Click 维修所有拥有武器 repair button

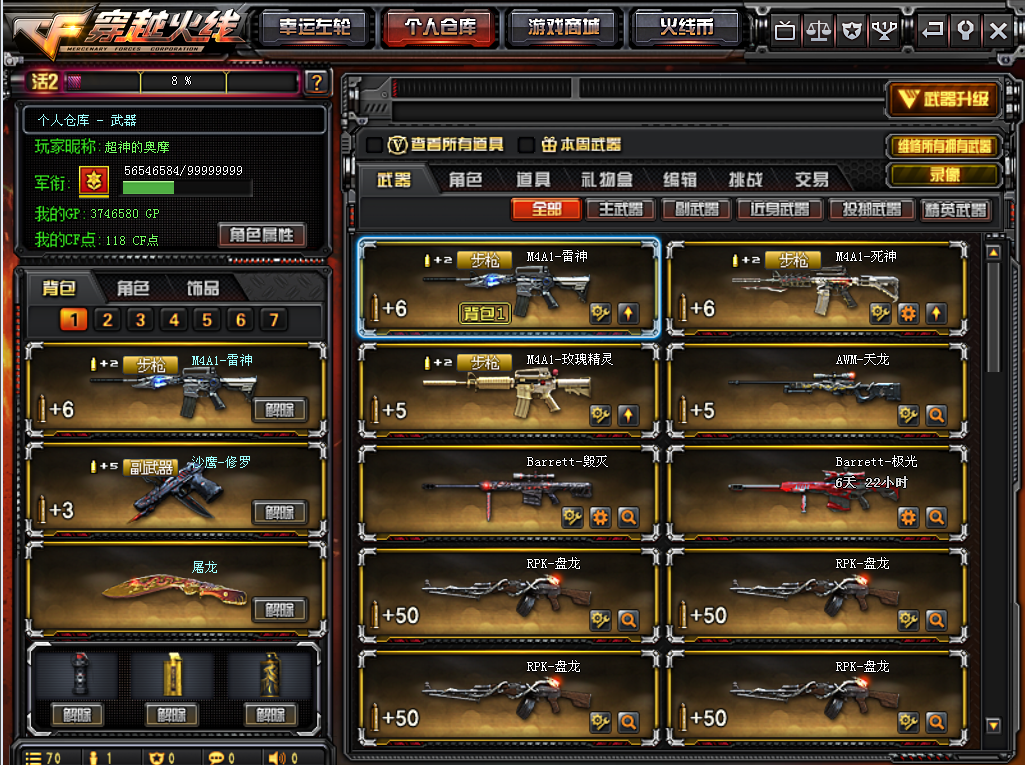coord(943,146)
